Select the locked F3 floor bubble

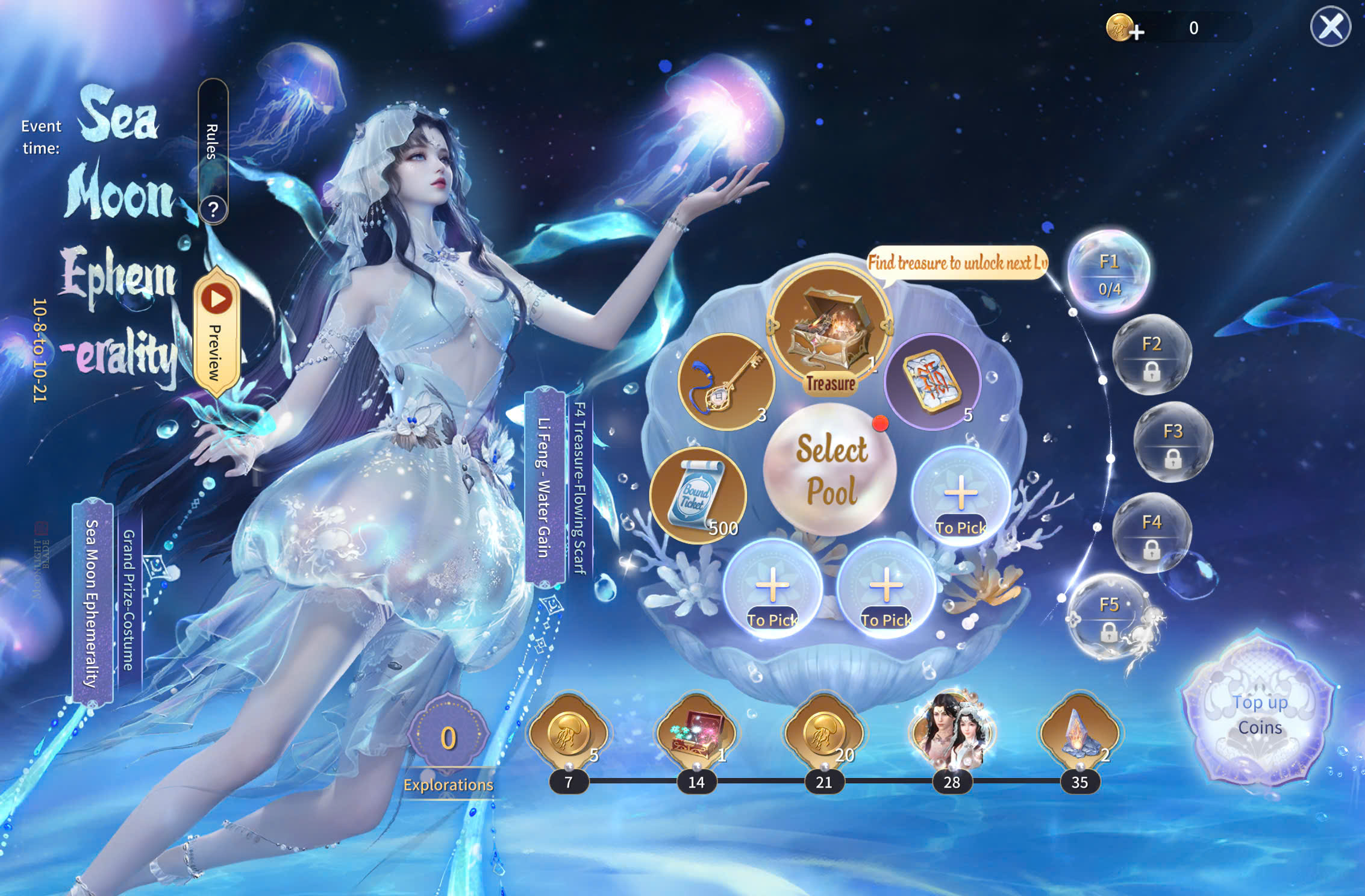coord(1173,443)
